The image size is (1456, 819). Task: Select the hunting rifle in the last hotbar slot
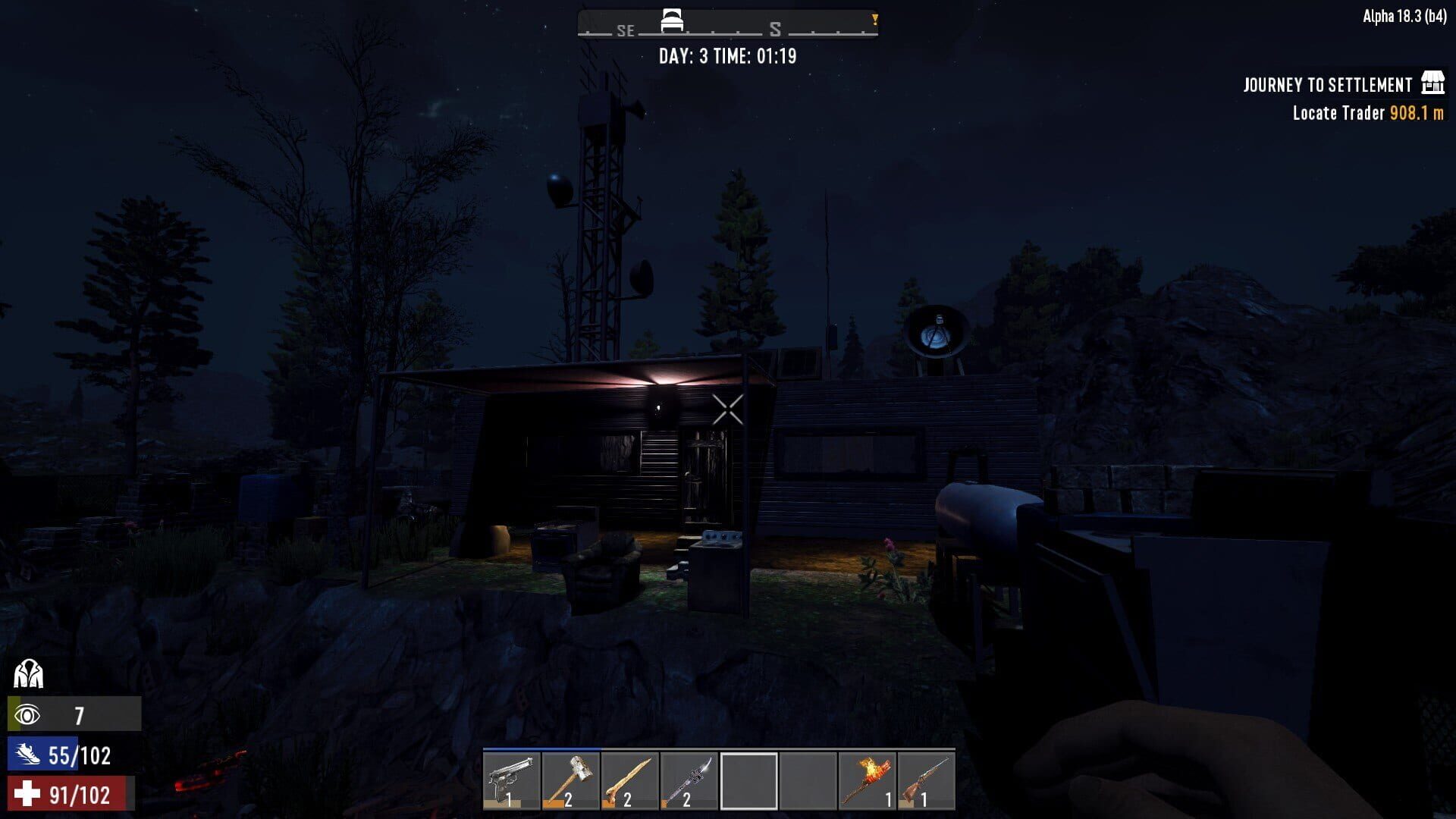(927, 779)
